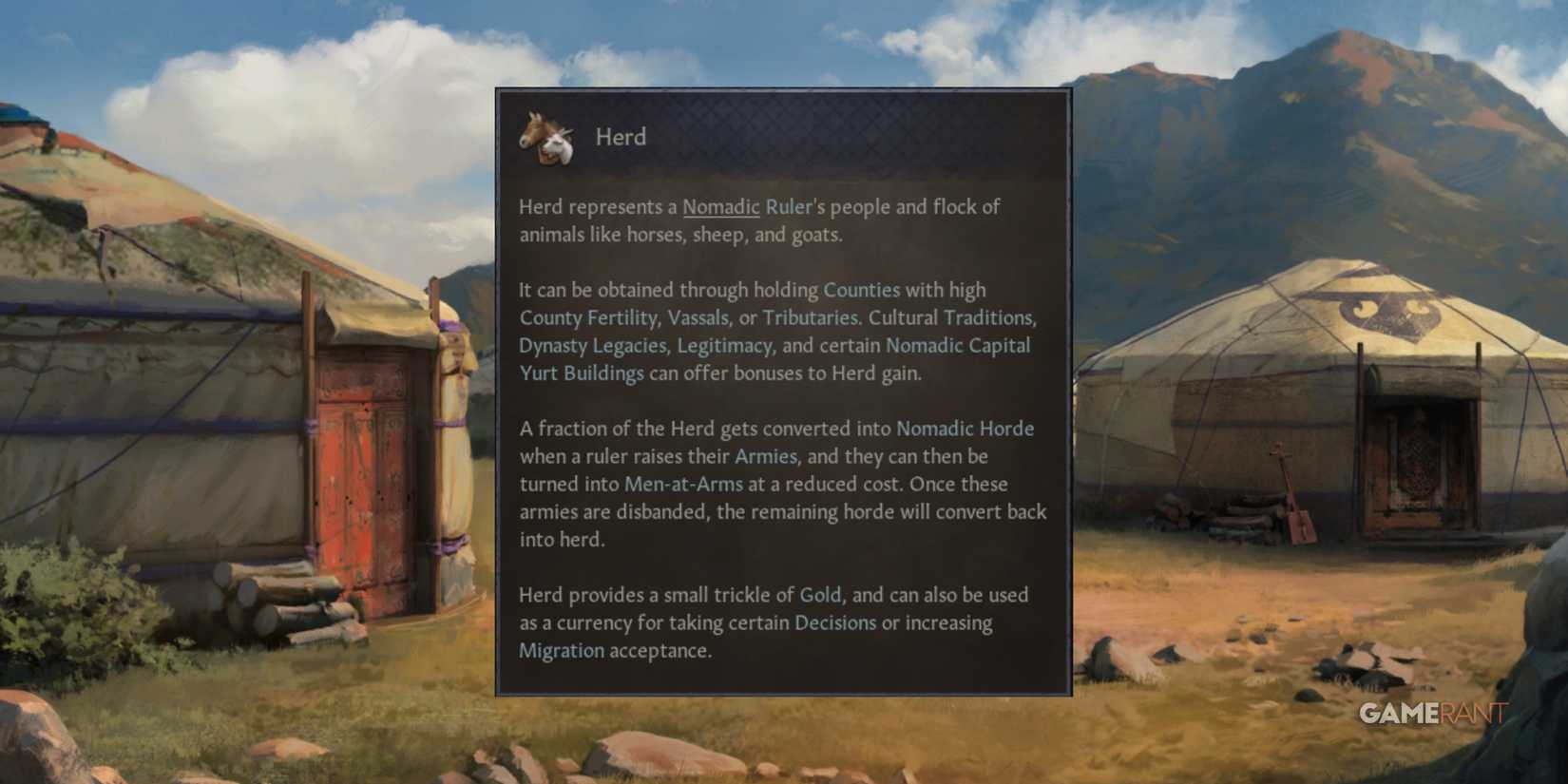
Task: Open the County Fertility link
Action: [588, 317]
